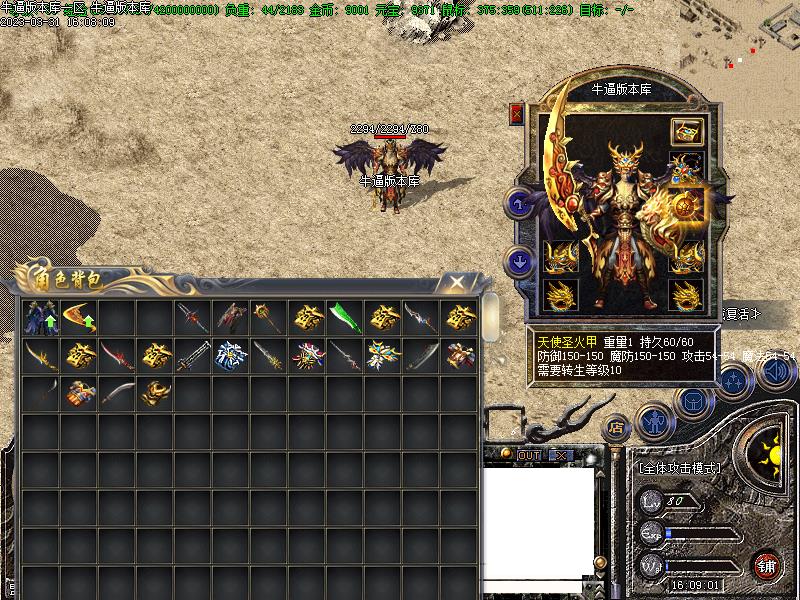Viewport: 800px width, 600px height.
Task: Open the shop with the 店 button
Action: point(617,426)
